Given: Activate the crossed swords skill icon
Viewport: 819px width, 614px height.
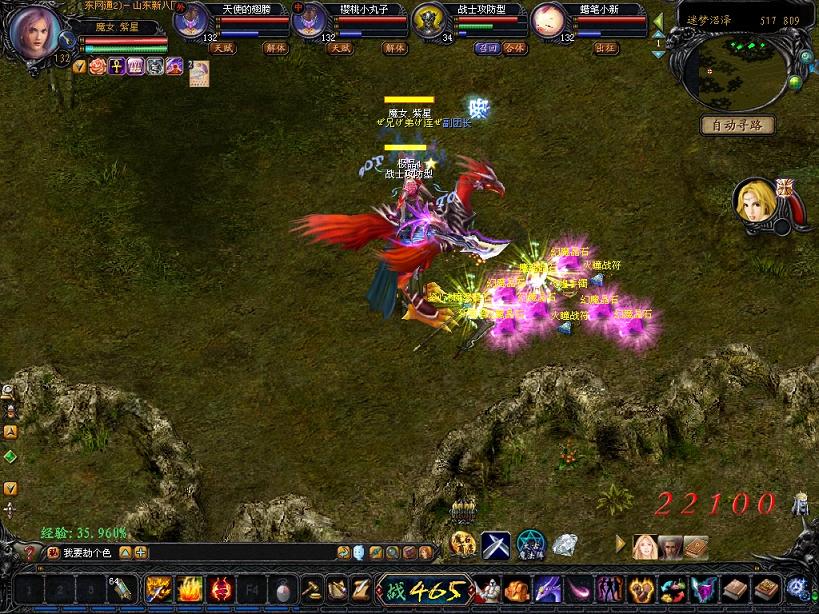Looking at the screenshot, I should (496, 545).
